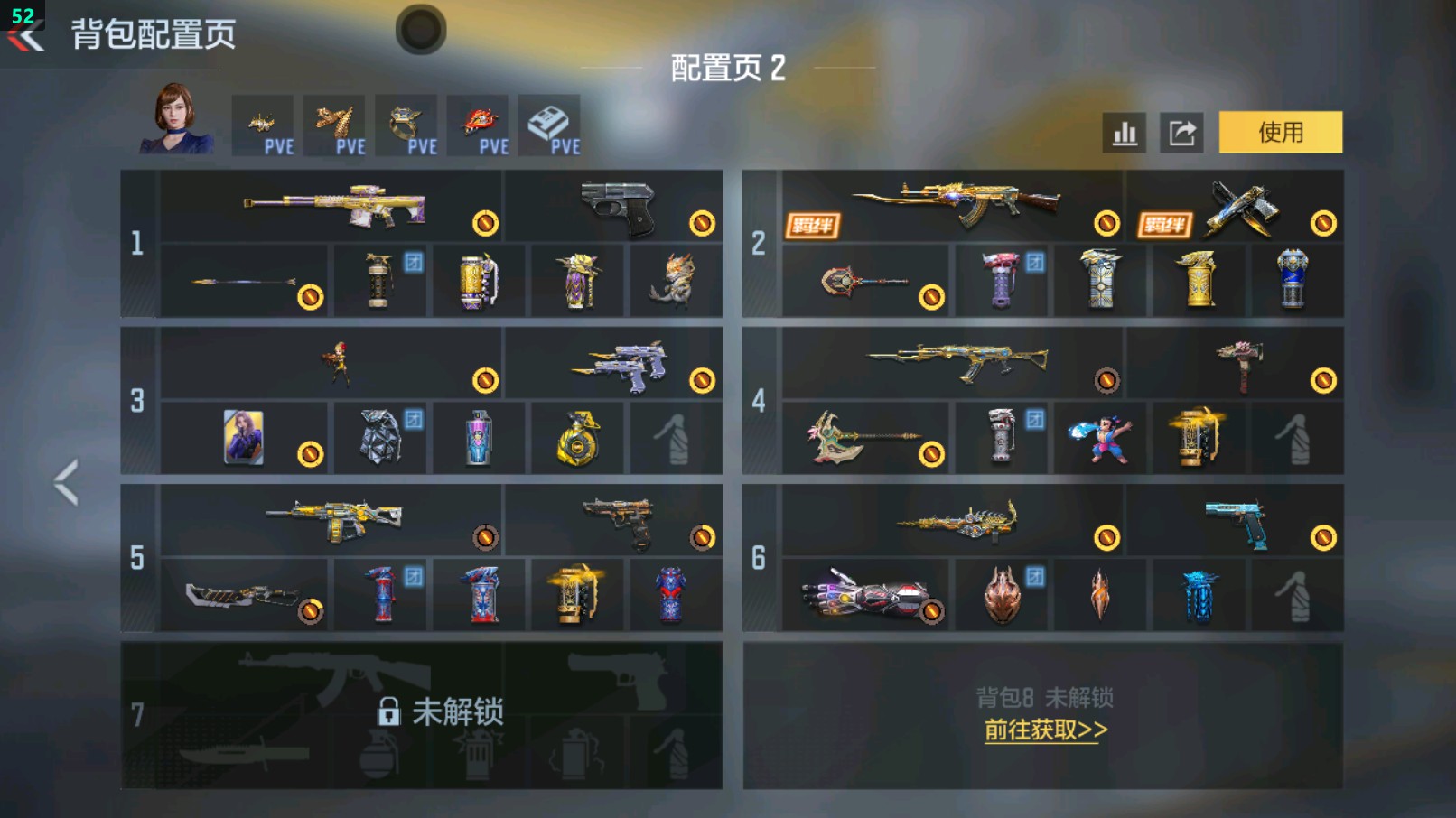Select the character avatar portrait
Screen dimensions: 1456x818
174,125
